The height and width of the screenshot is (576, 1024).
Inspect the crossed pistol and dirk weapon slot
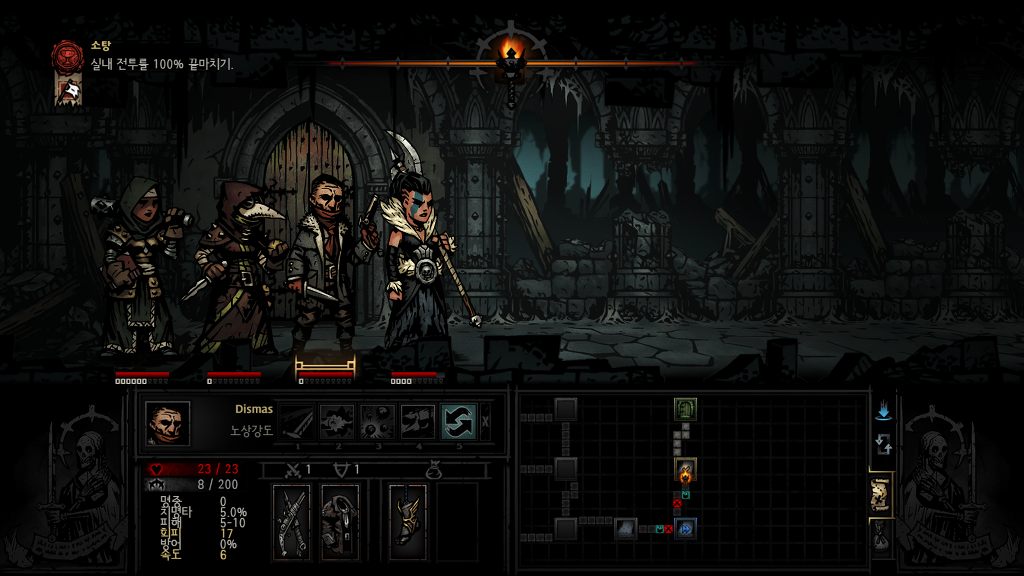coord(294,521)
